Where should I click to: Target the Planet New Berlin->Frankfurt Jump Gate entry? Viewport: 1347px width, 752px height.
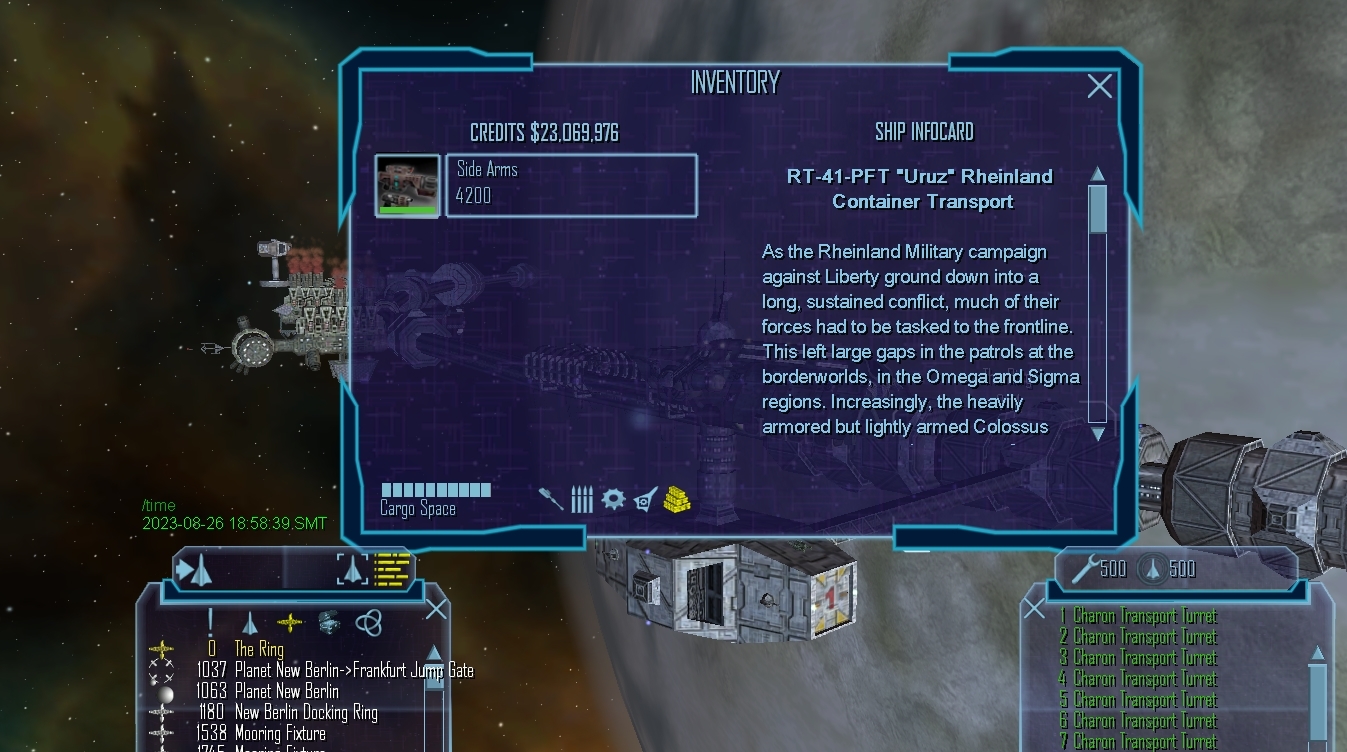coord(353,670)
